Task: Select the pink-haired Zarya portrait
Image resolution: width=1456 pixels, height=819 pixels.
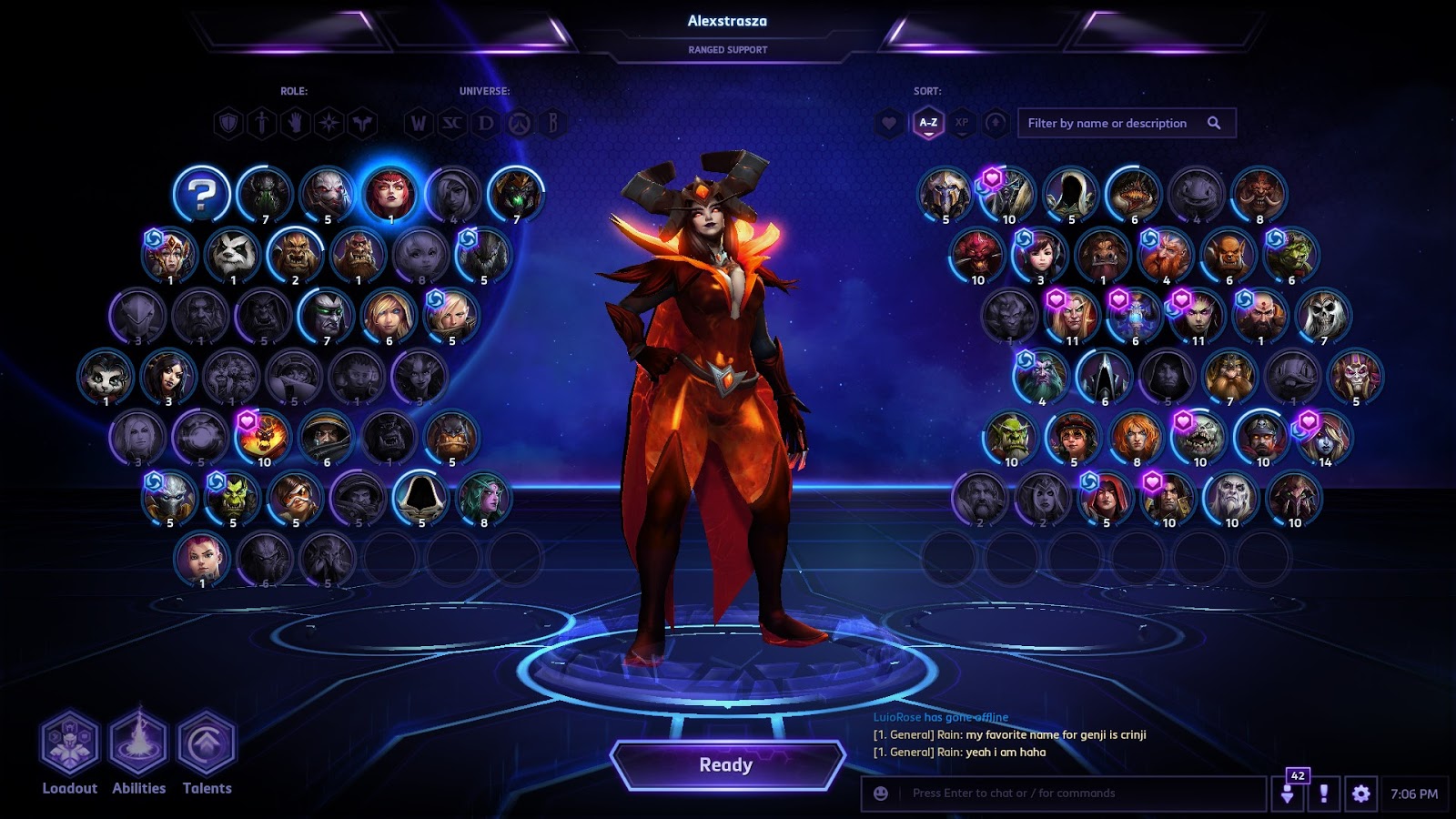Action: 201,557
